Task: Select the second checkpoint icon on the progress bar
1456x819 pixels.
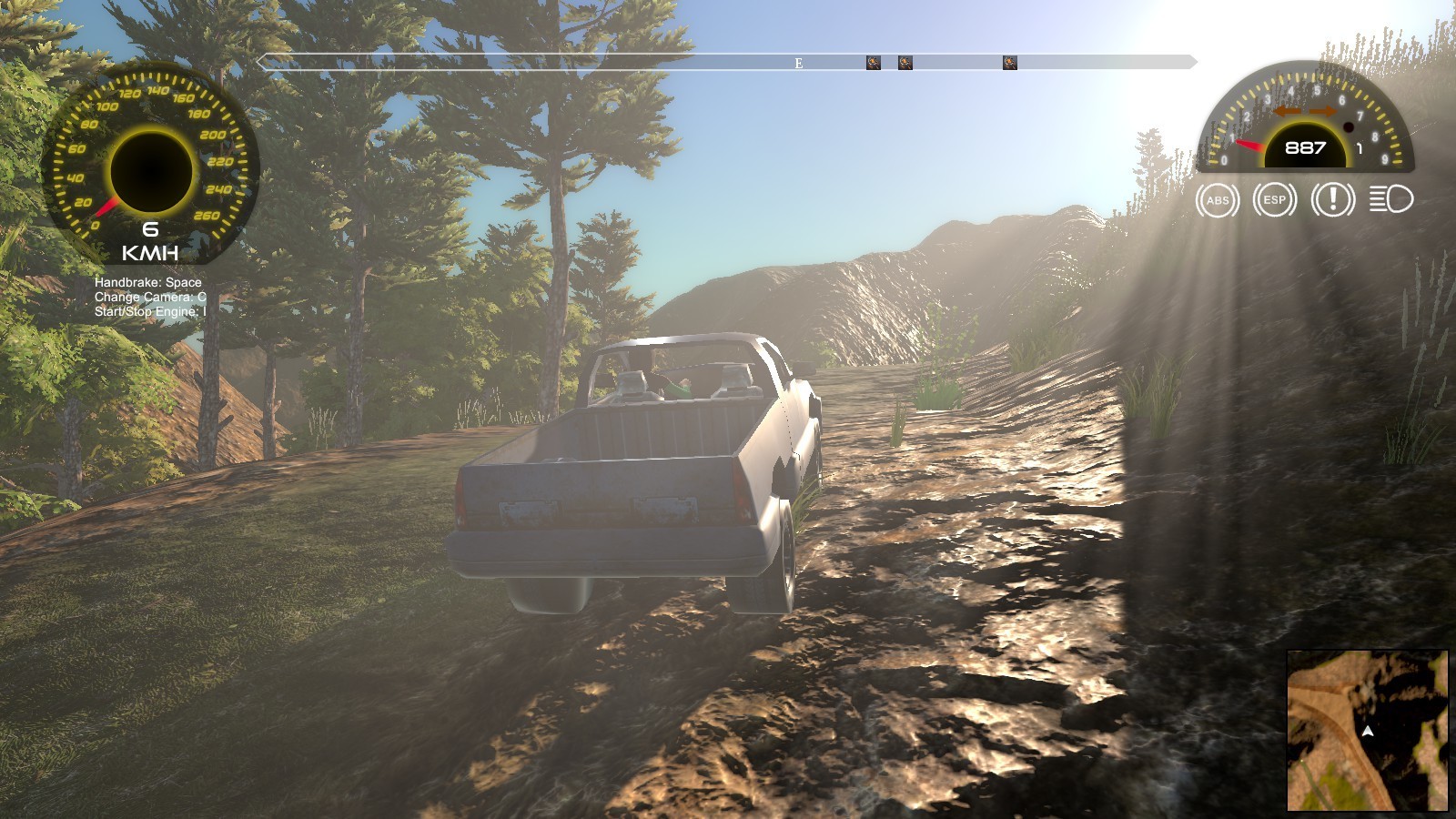Action: 905,62
